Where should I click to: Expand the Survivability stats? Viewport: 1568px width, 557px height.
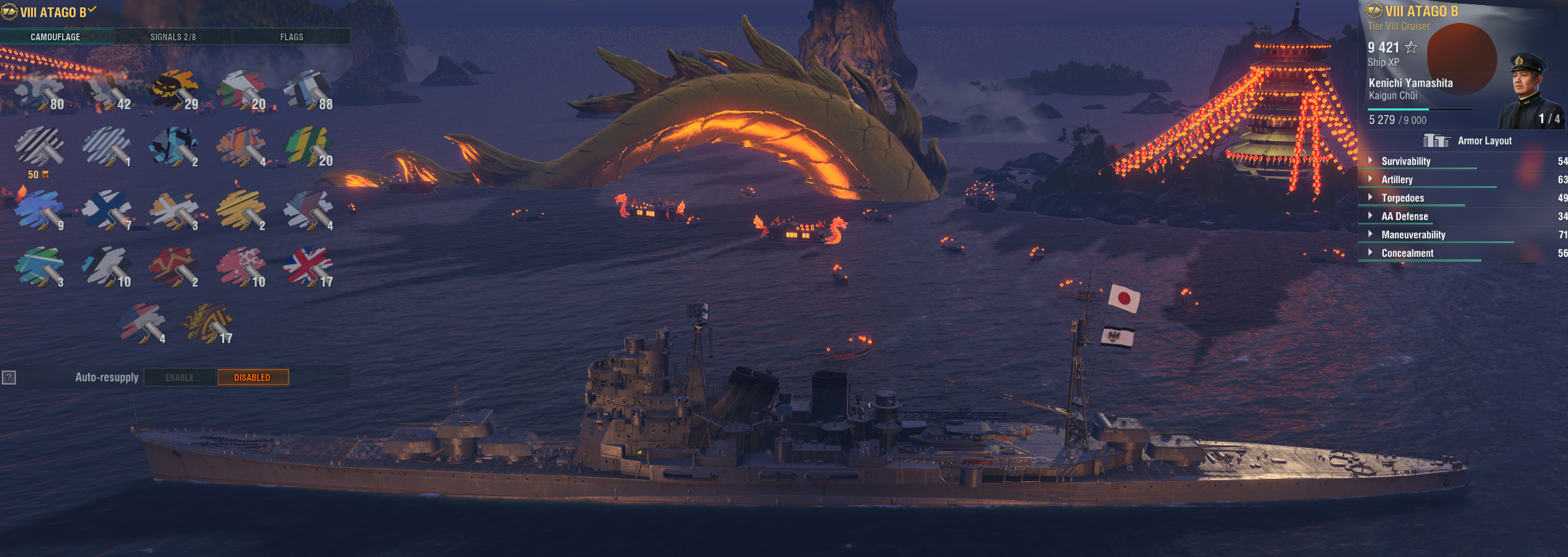tap(1405, 161)
